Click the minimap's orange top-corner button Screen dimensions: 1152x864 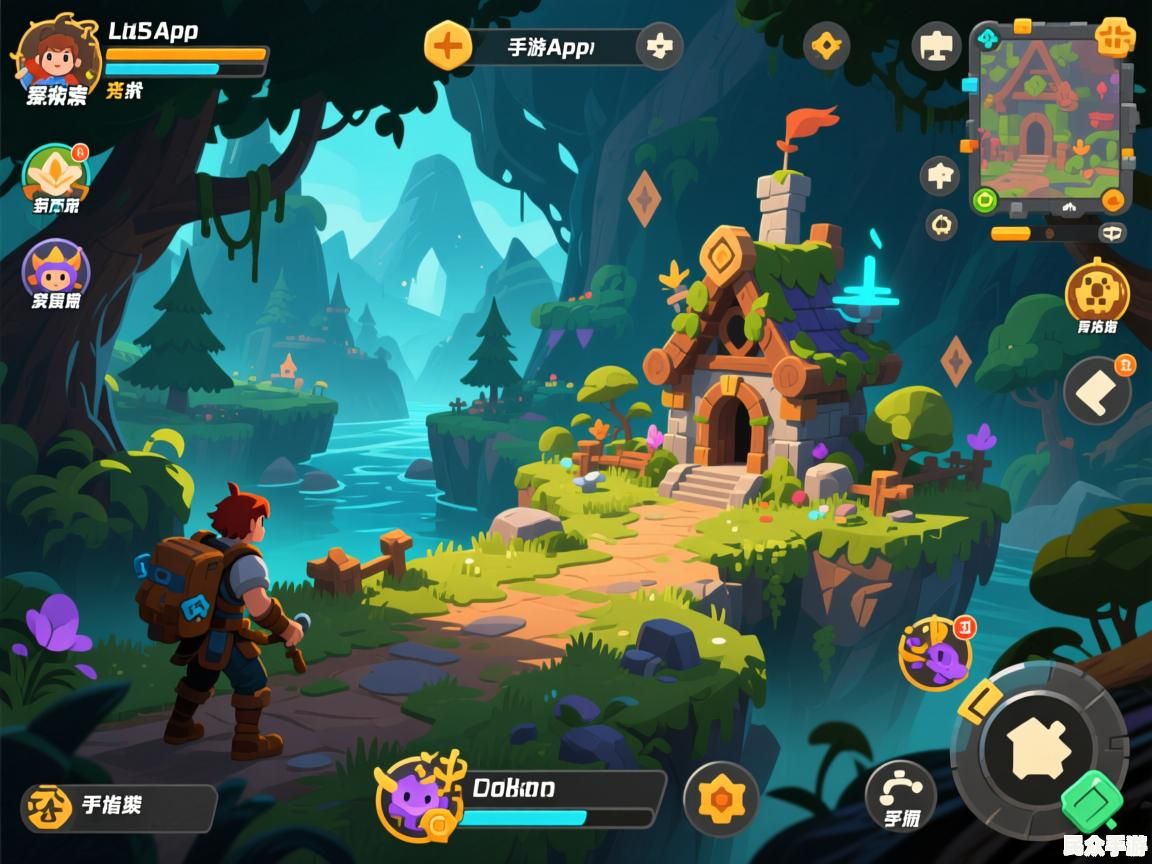(x=1114, y=37)
